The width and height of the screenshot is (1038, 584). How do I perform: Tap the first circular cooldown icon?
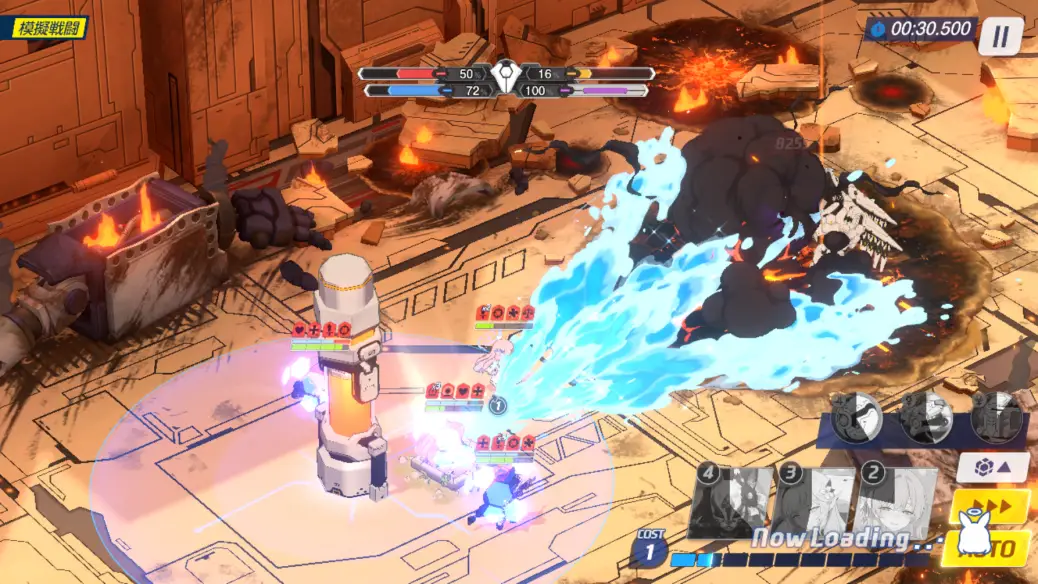856,416
